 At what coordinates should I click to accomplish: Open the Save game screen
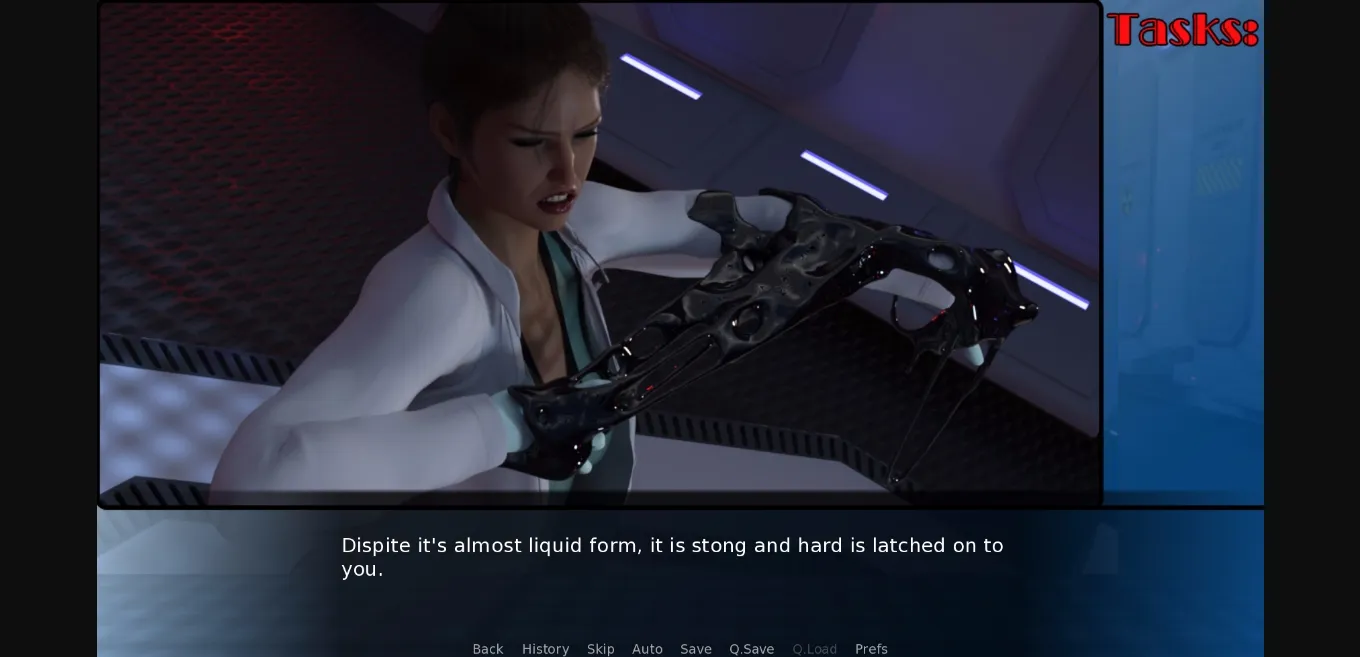click(x=696, y=649)
